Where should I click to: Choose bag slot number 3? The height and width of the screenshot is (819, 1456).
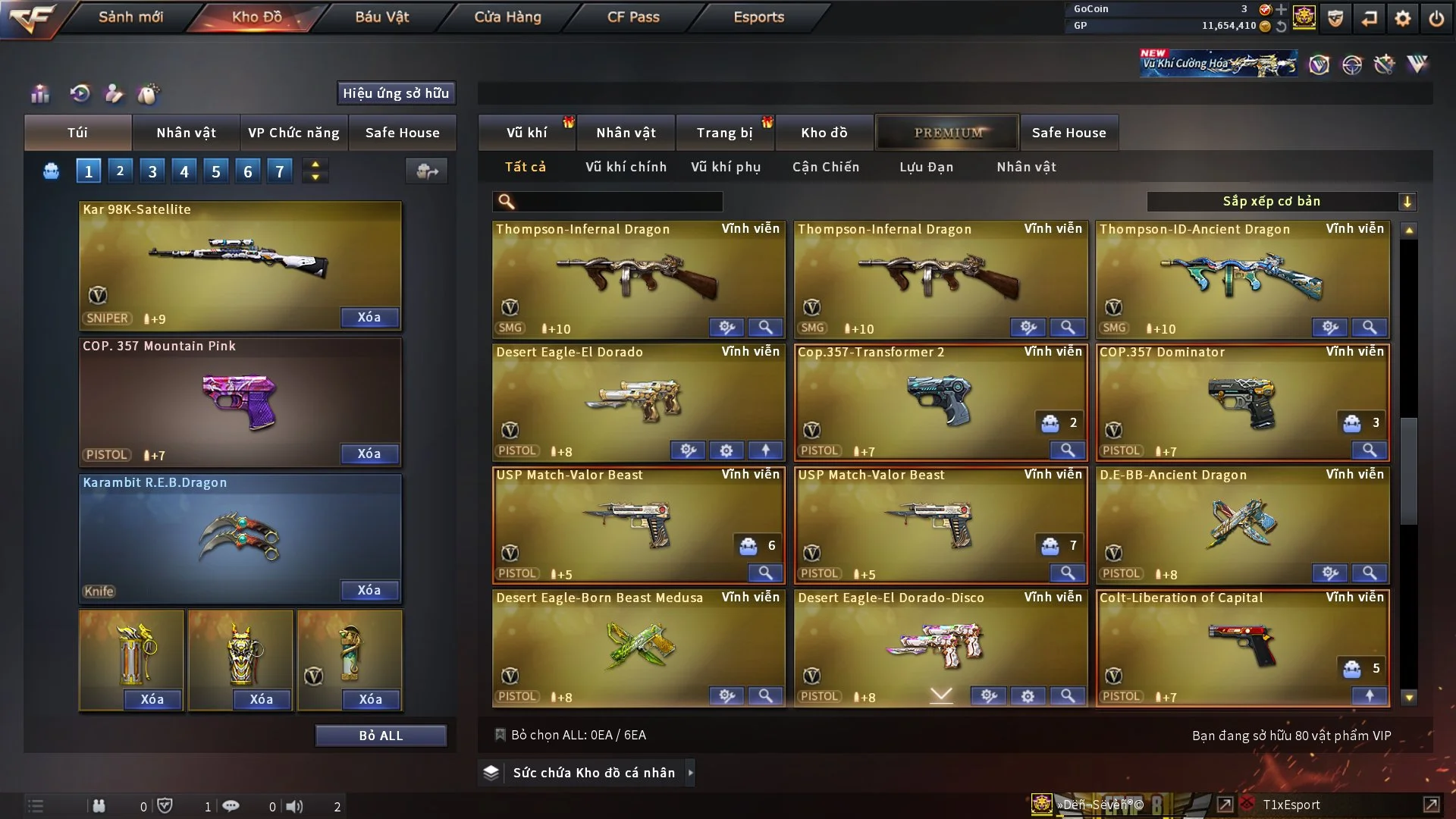152,171
